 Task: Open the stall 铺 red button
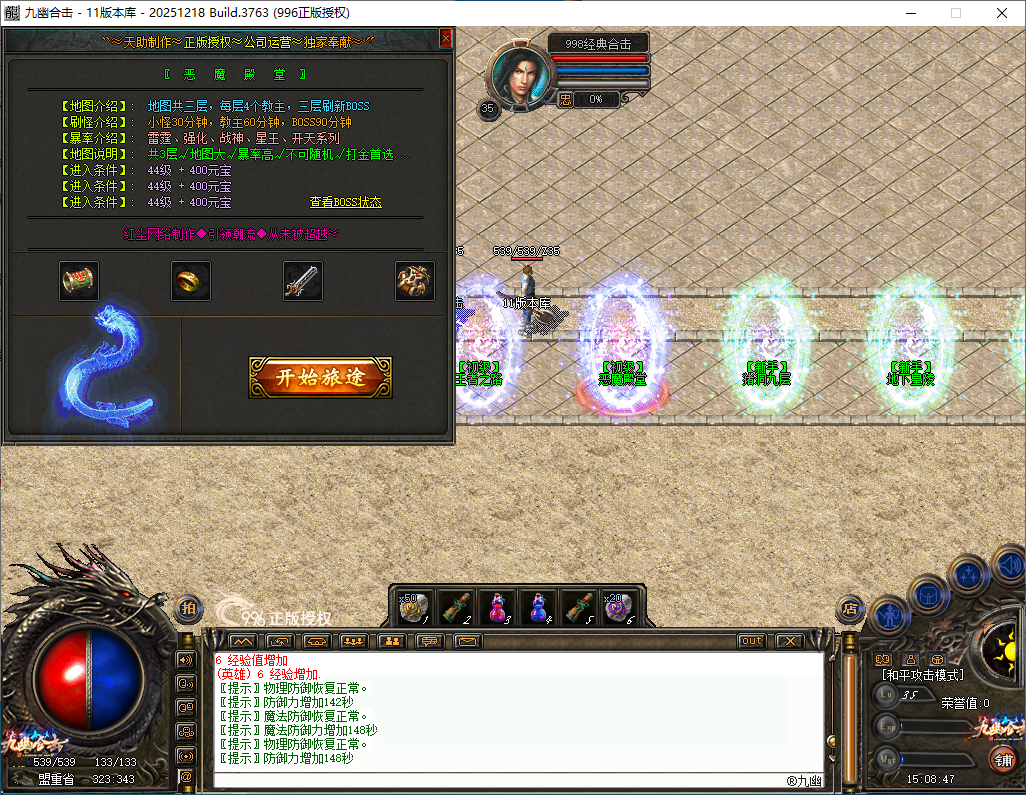pos(1001,759)
